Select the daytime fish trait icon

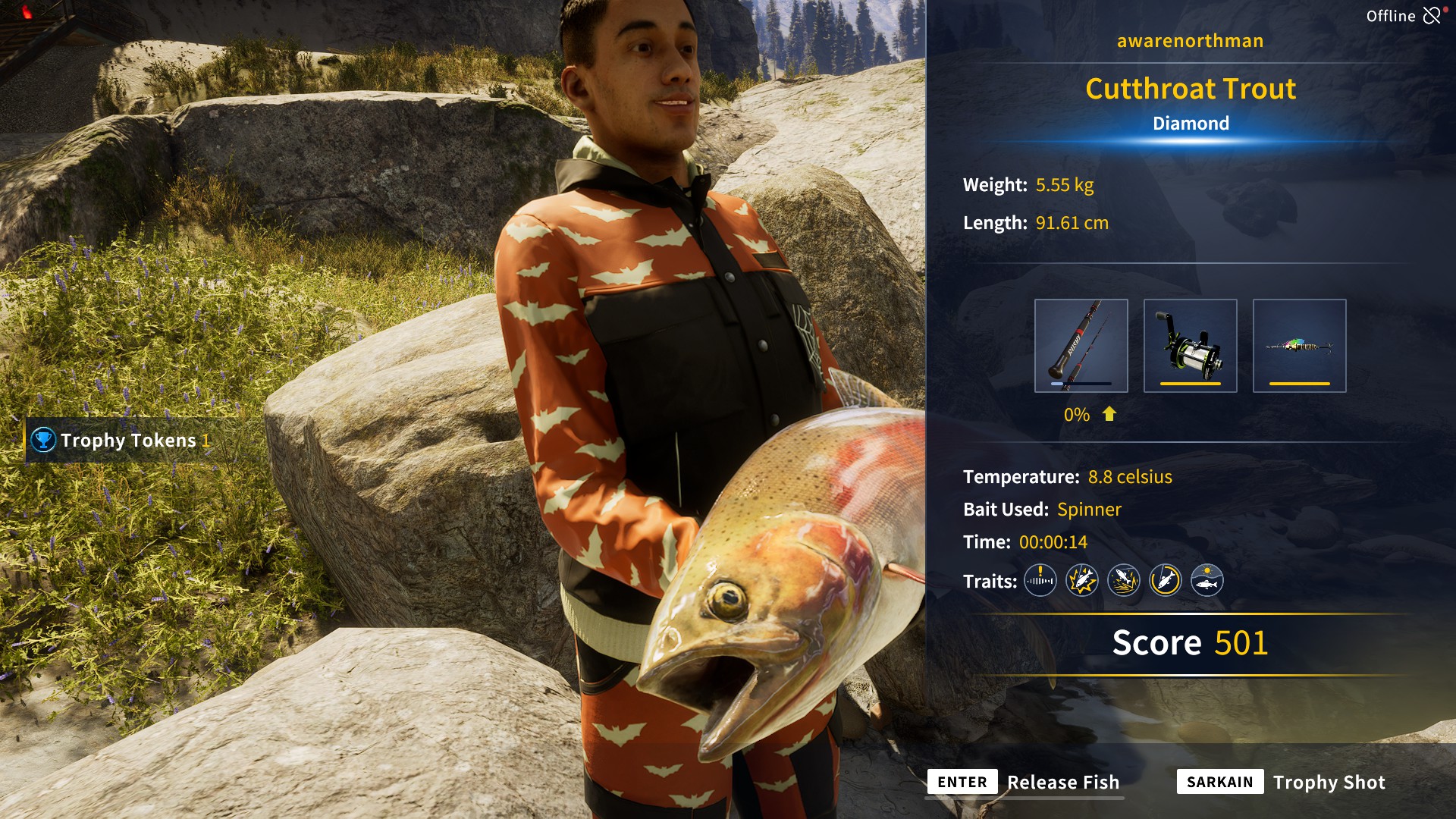click(1207, 580)
